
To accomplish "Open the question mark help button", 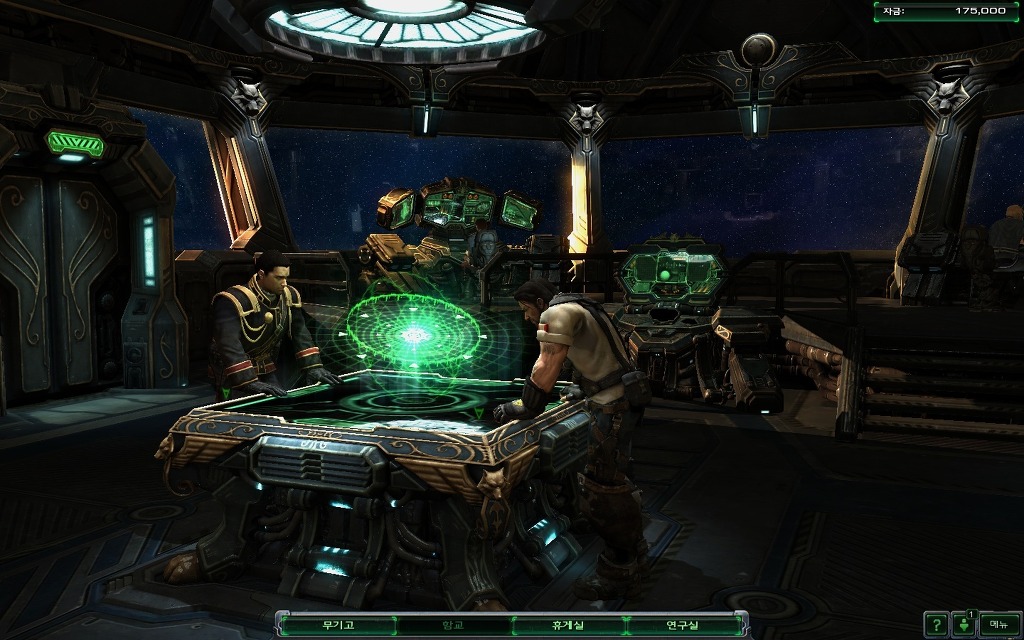I will point(934,623).
